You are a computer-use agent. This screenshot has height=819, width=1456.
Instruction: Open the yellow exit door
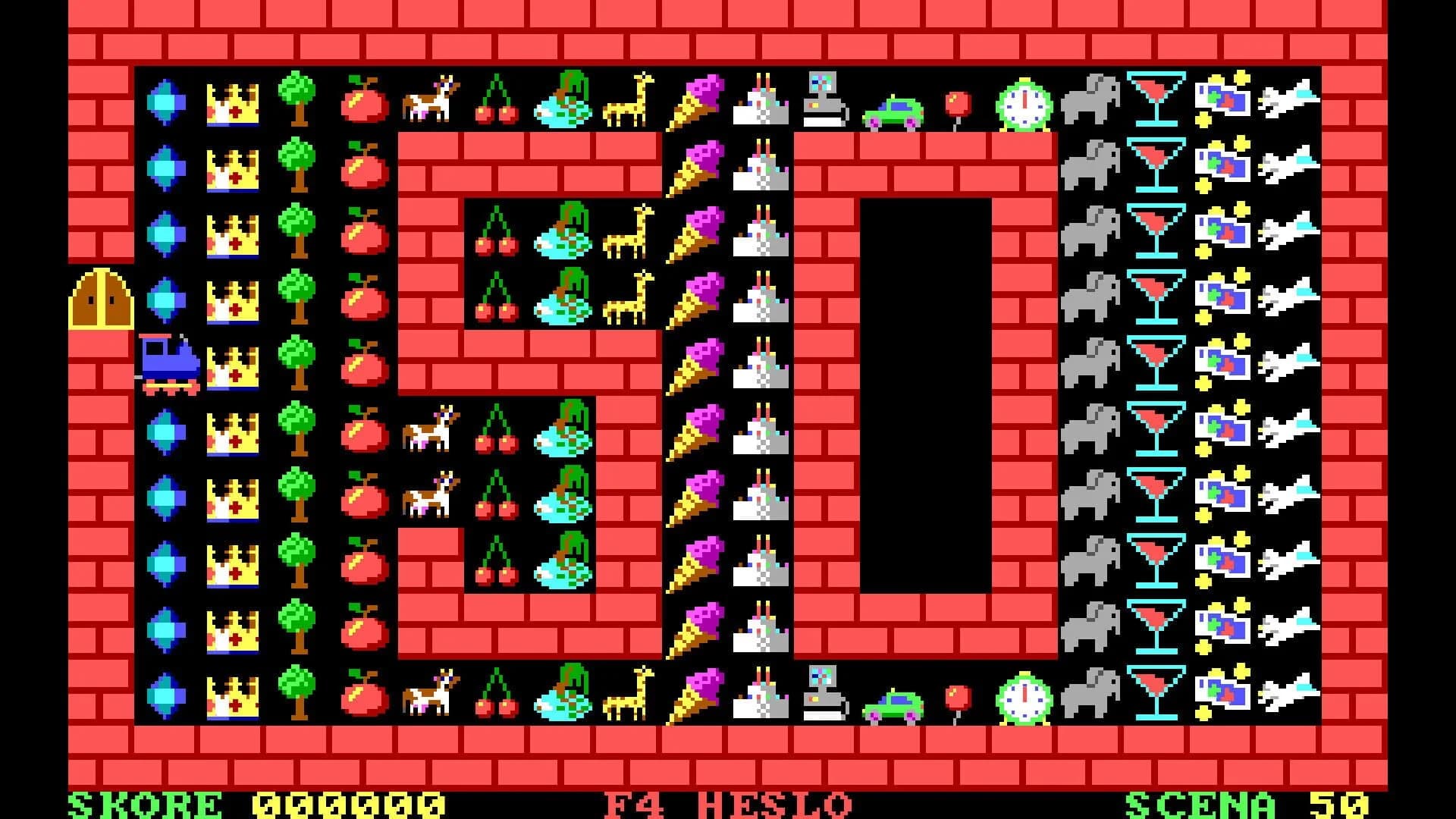tap(102, 297)
